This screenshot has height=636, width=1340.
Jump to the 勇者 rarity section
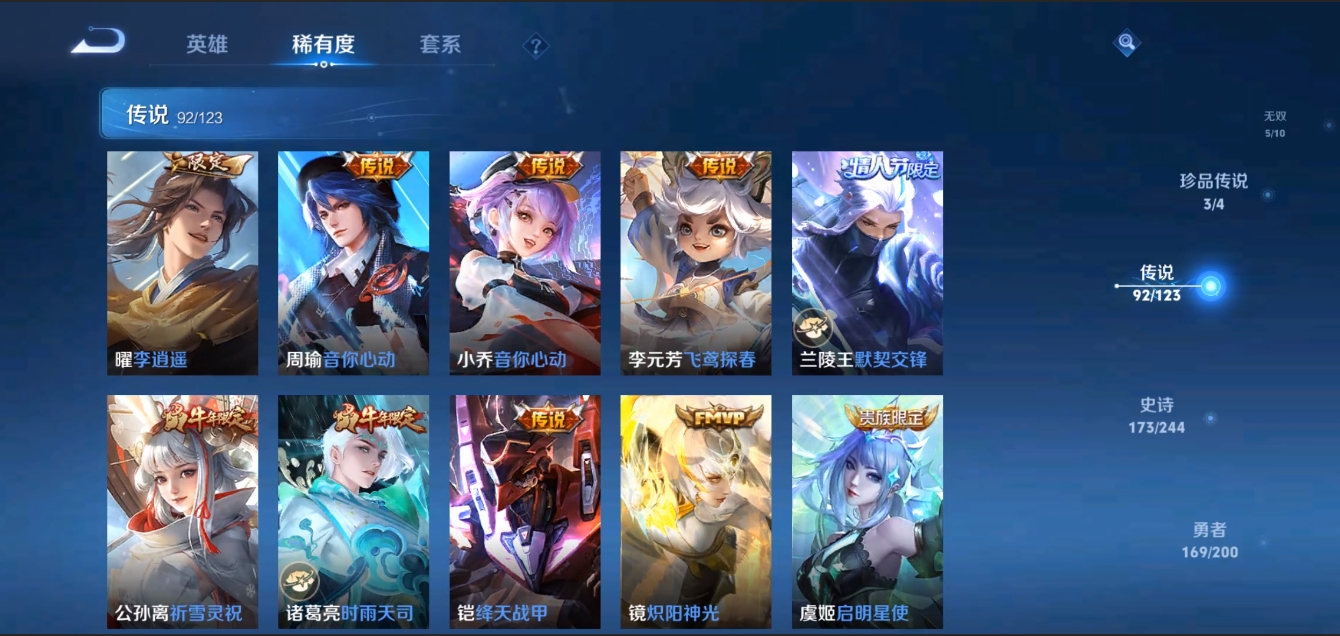tap(1209, 540)
